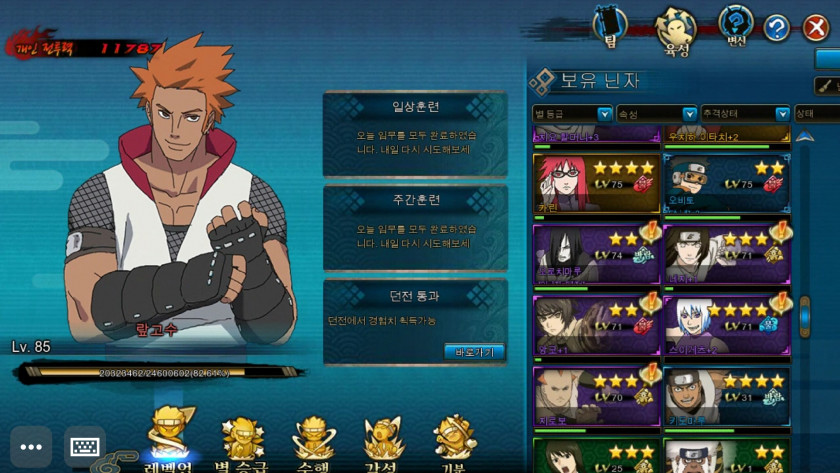Open the 각성 awakening tab
The image size is (840, 473).
(x=382, y=442)
